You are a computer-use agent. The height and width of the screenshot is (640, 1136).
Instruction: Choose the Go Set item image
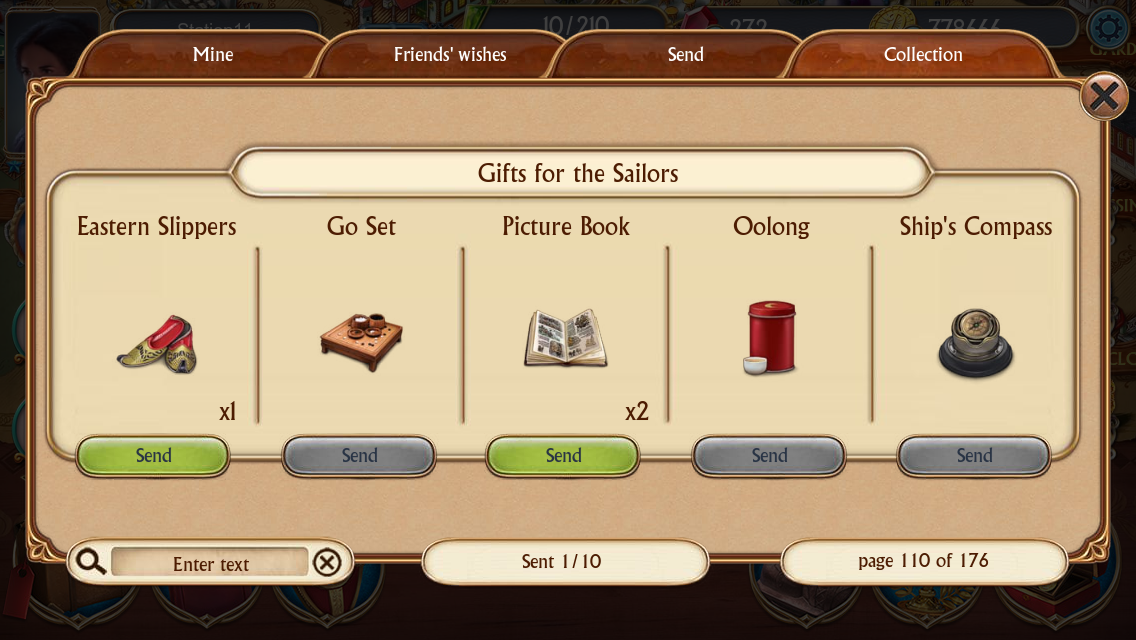coord(361,341)
